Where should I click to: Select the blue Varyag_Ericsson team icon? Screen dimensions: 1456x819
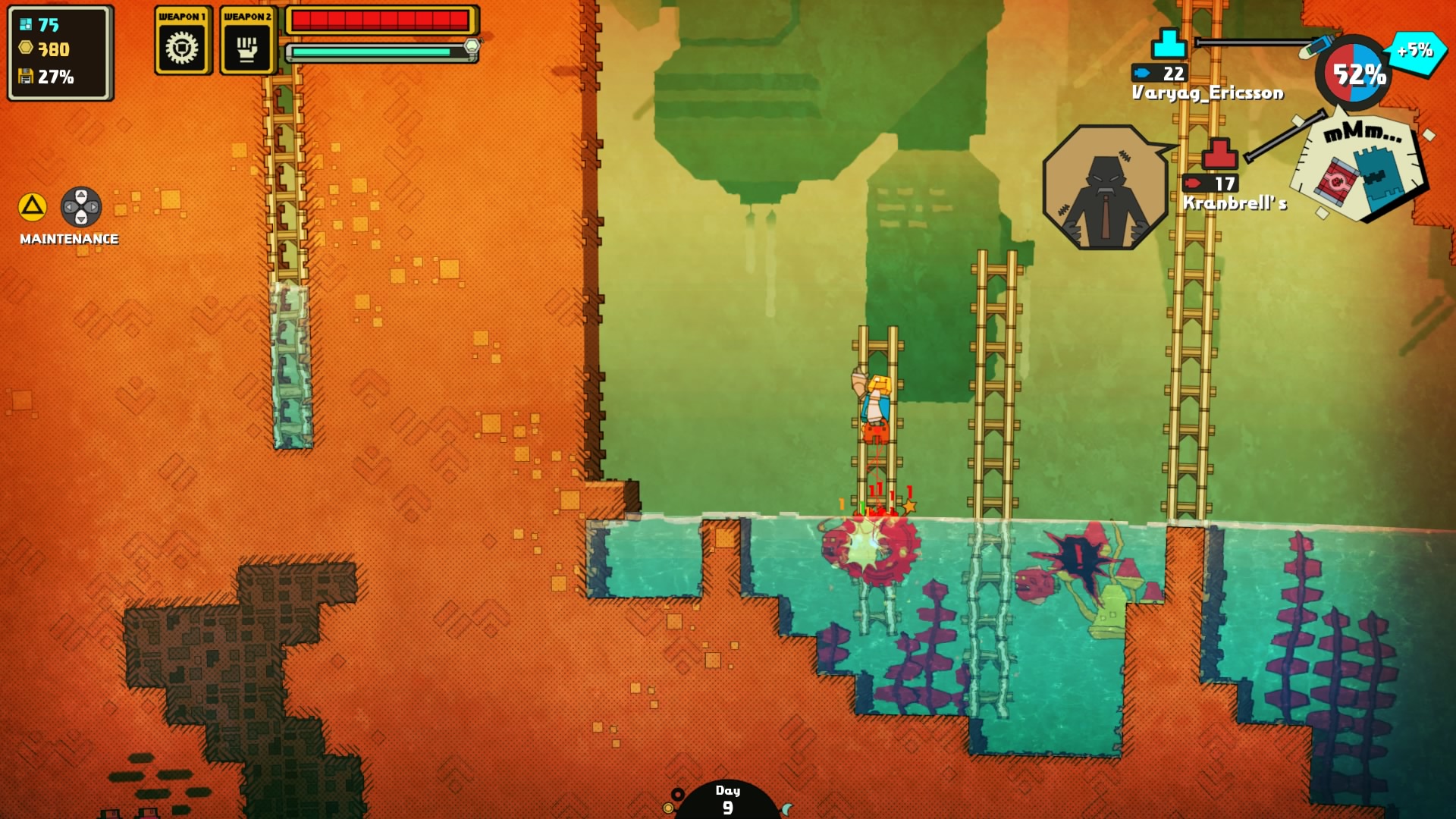click(1169, 44)
